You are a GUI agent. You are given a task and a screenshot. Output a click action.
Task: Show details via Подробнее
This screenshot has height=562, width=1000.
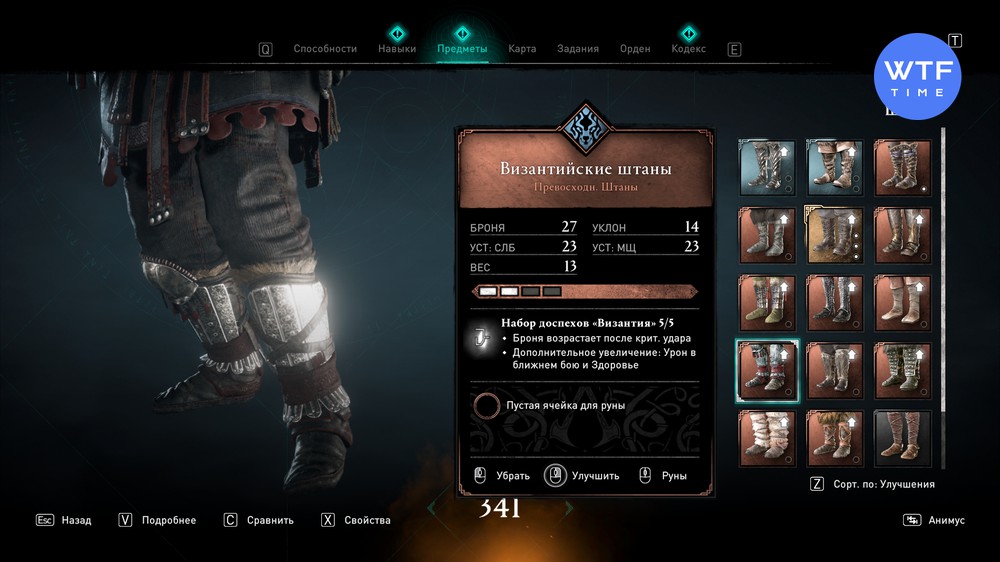click(159, 520)
